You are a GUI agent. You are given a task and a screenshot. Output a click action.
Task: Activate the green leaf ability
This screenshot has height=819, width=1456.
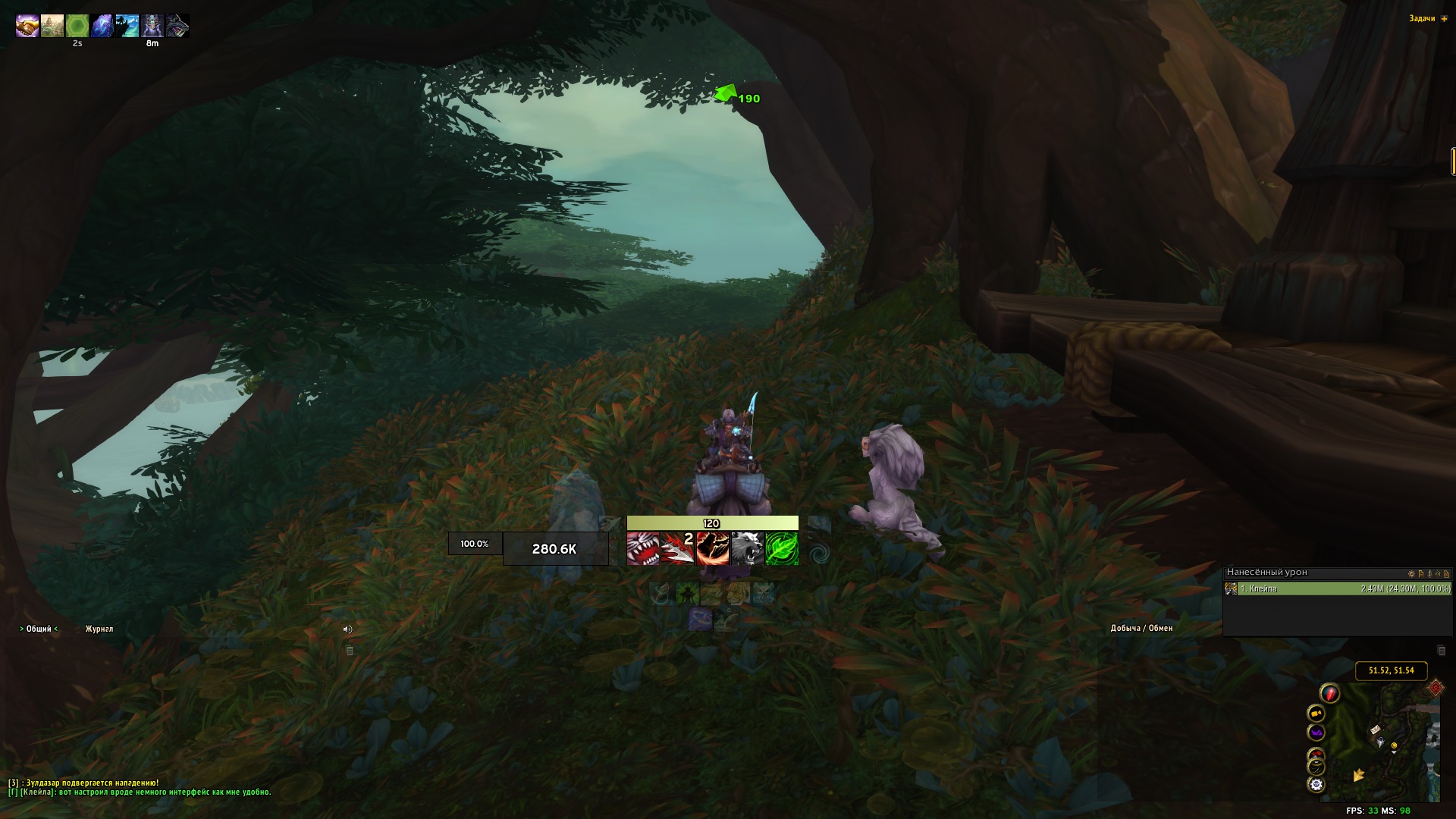tap(782, 548)
